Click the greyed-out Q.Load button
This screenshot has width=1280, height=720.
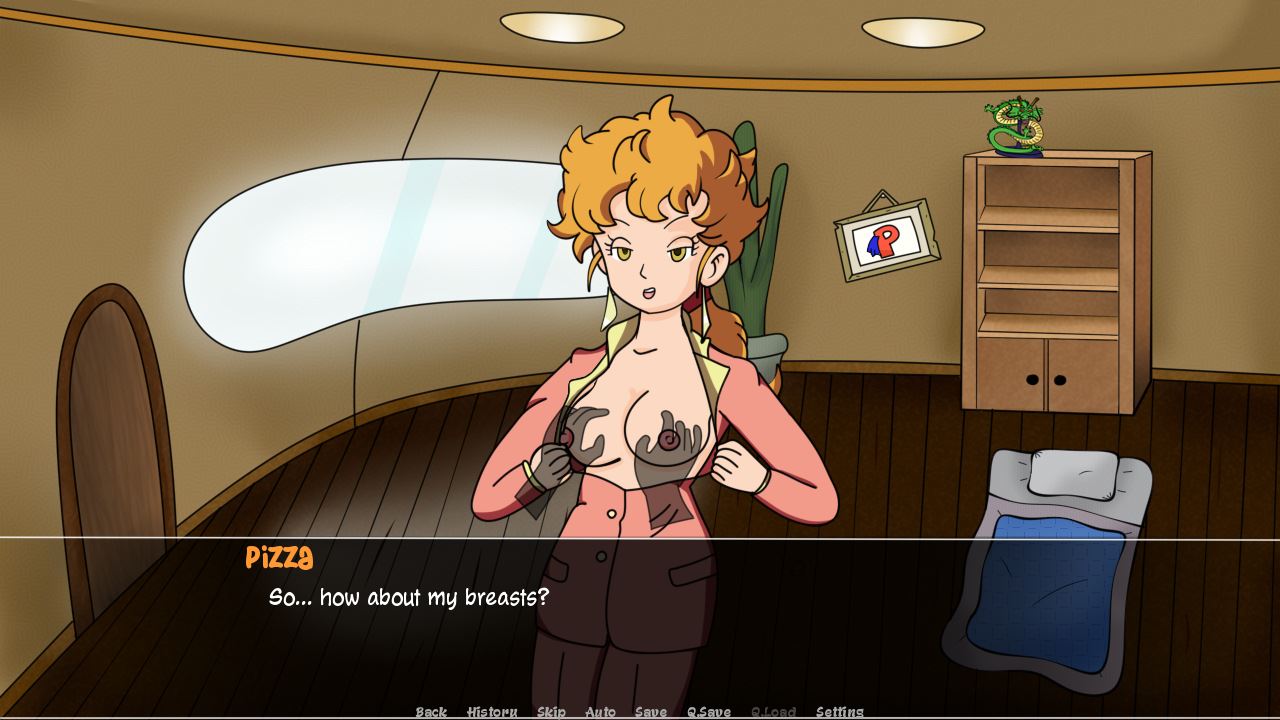(x=773, y=712)
